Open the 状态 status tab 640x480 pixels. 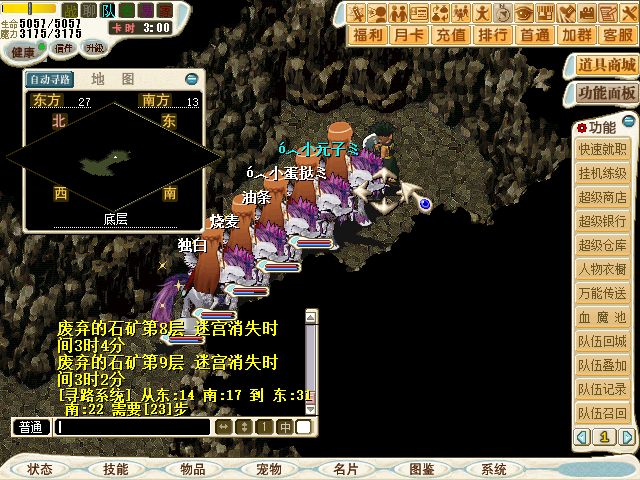(41, 469)
